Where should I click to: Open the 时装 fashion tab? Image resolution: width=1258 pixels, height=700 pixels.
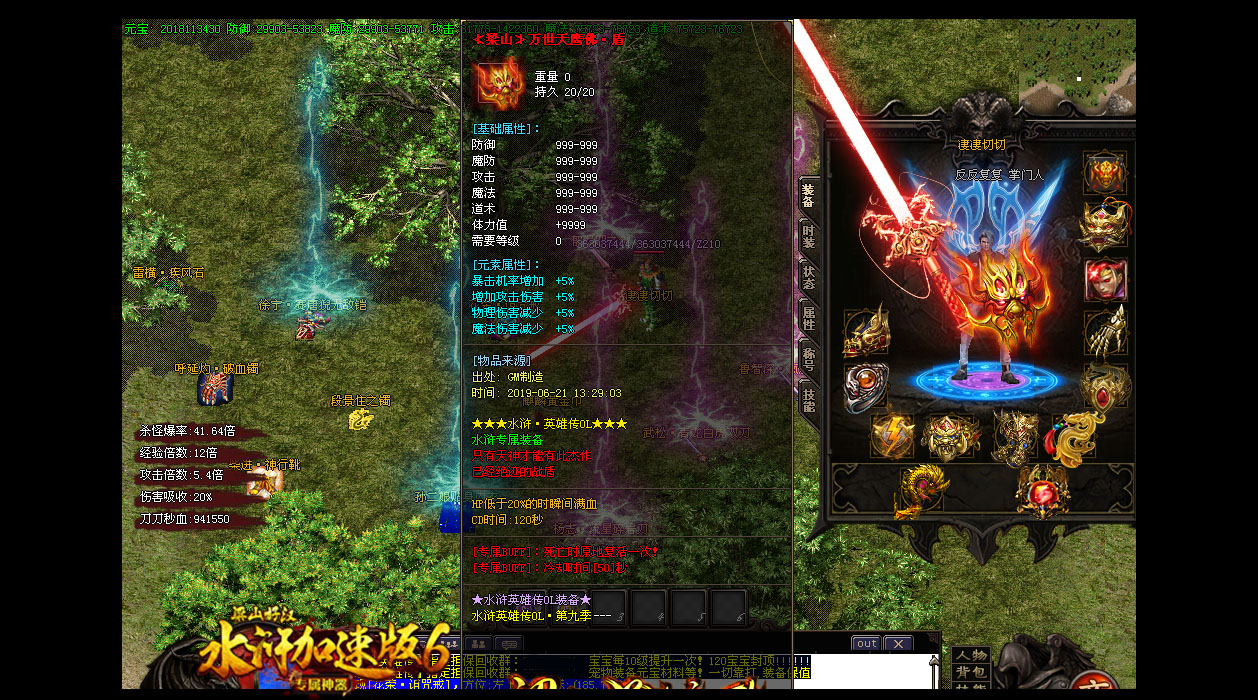(x=807, y=238)
